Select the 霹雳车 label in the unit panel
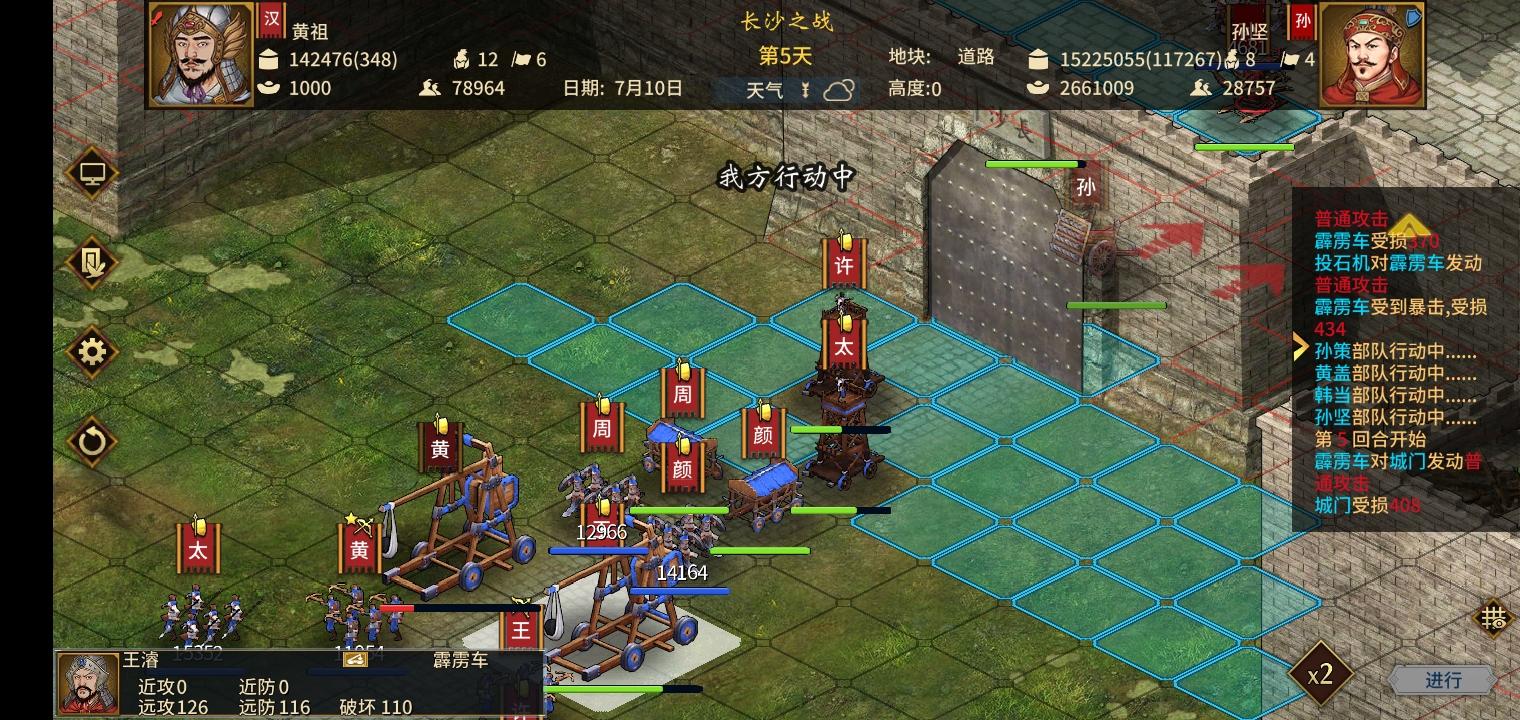1520x720 pixels. click(459, 658)
